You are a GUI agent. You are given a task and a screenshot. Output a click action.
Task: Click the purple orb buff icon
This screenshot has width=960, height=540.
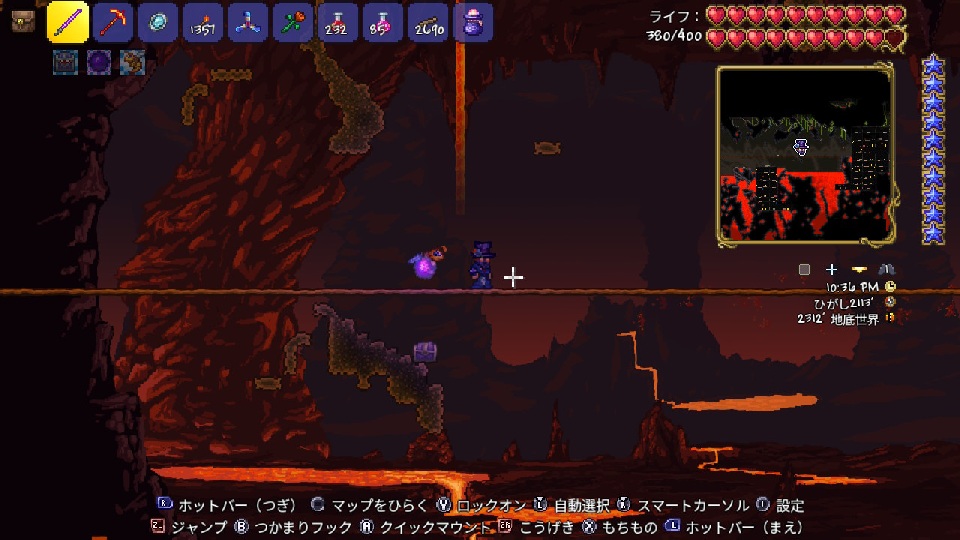coord(98,63)
